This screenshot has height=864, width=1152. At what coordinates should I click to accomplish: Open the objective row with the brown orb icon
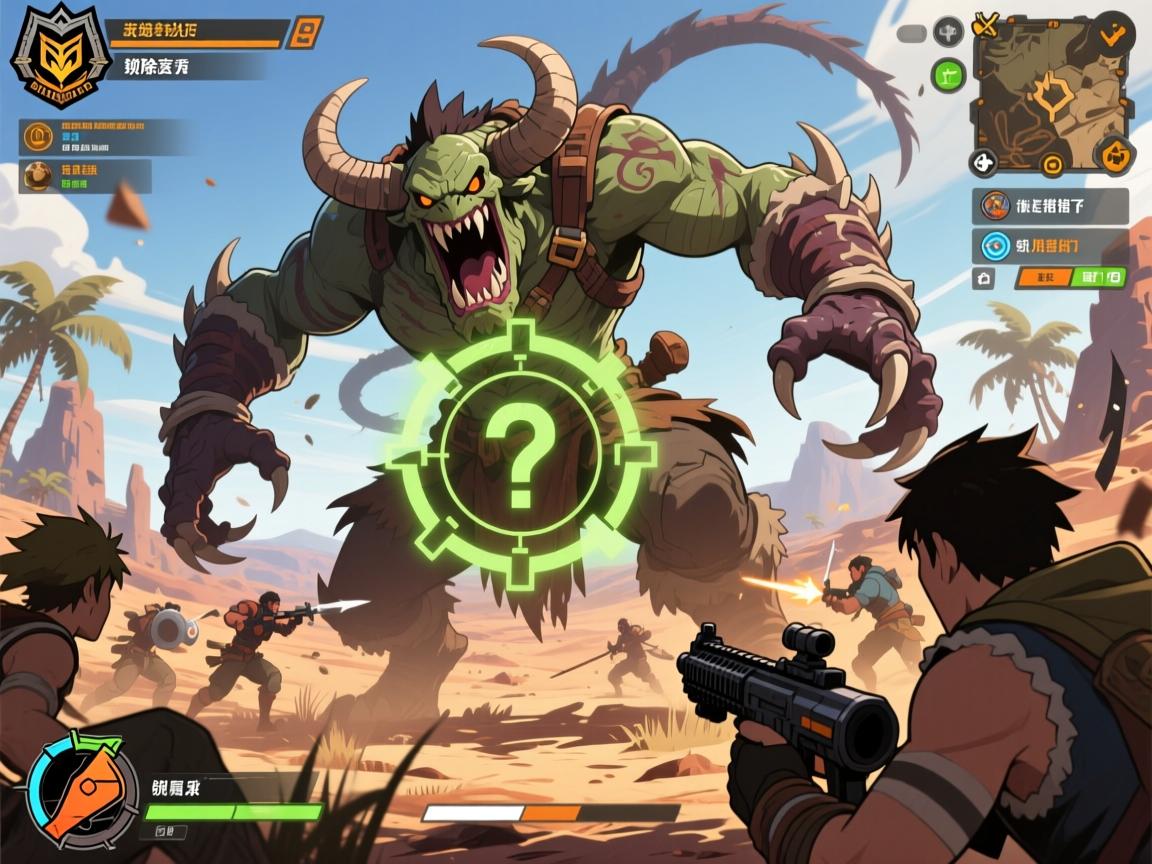[85, 176]
